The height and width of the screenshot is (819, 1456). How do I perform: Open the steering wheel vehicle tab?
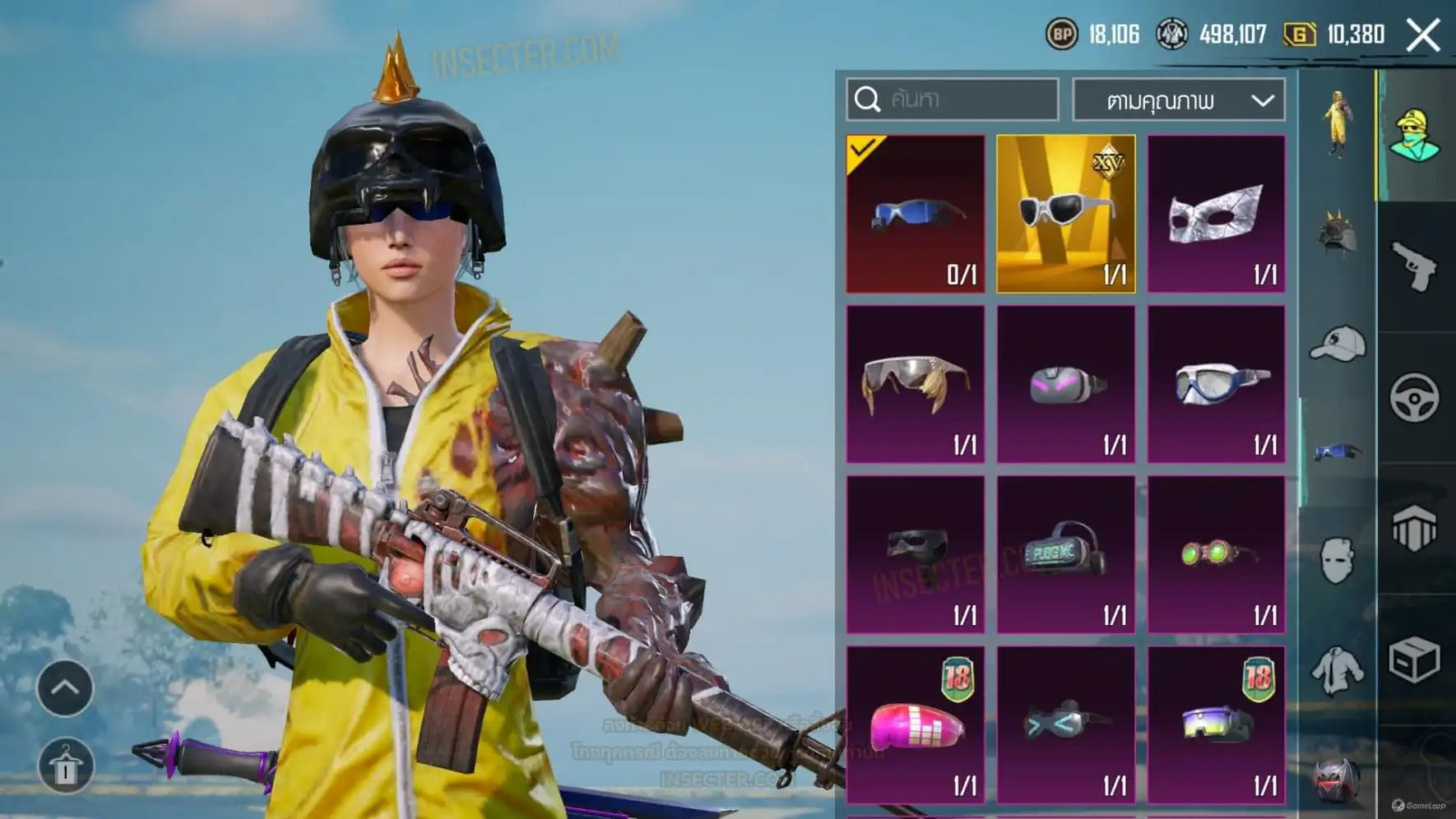click(x=1414, y=398)
